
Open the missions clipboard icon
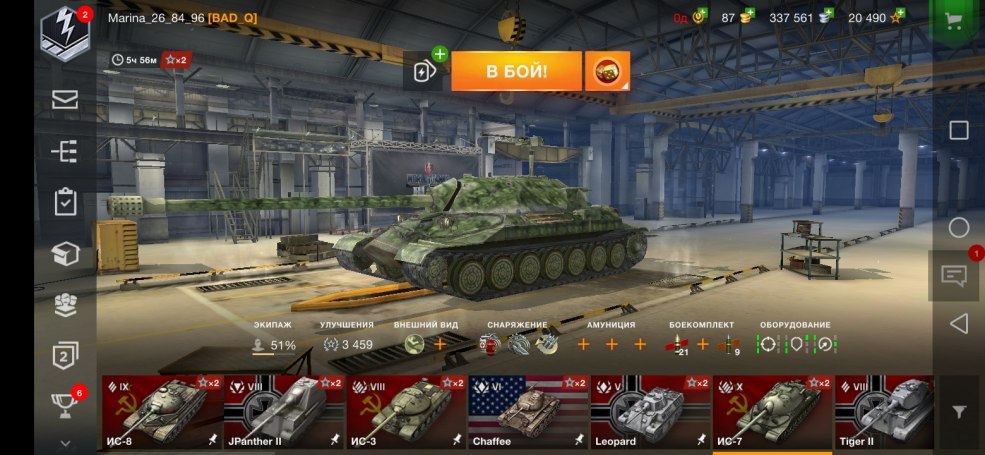tap(65, 202)
